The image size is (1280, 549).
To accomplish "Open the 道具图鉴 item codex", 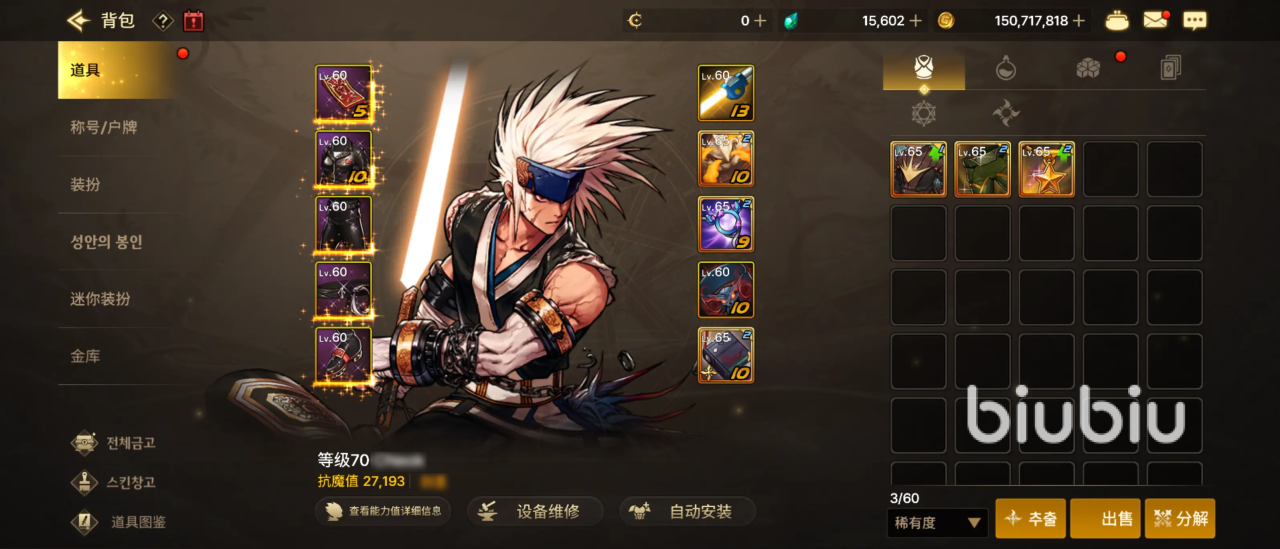I will click(x=120, y=522).
